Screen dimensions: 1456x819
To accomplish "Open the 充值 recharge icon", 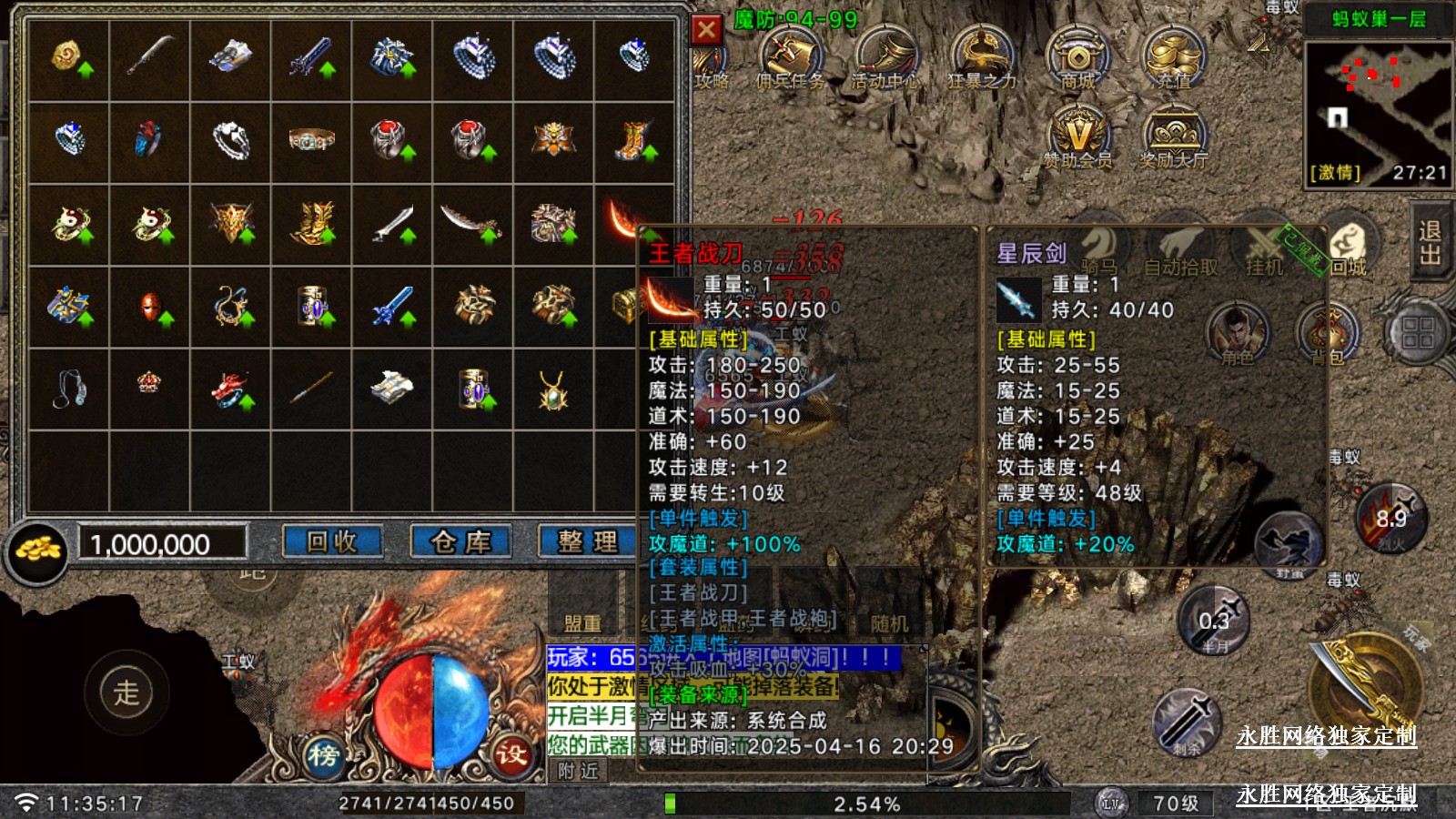I will coord(1174,57).
